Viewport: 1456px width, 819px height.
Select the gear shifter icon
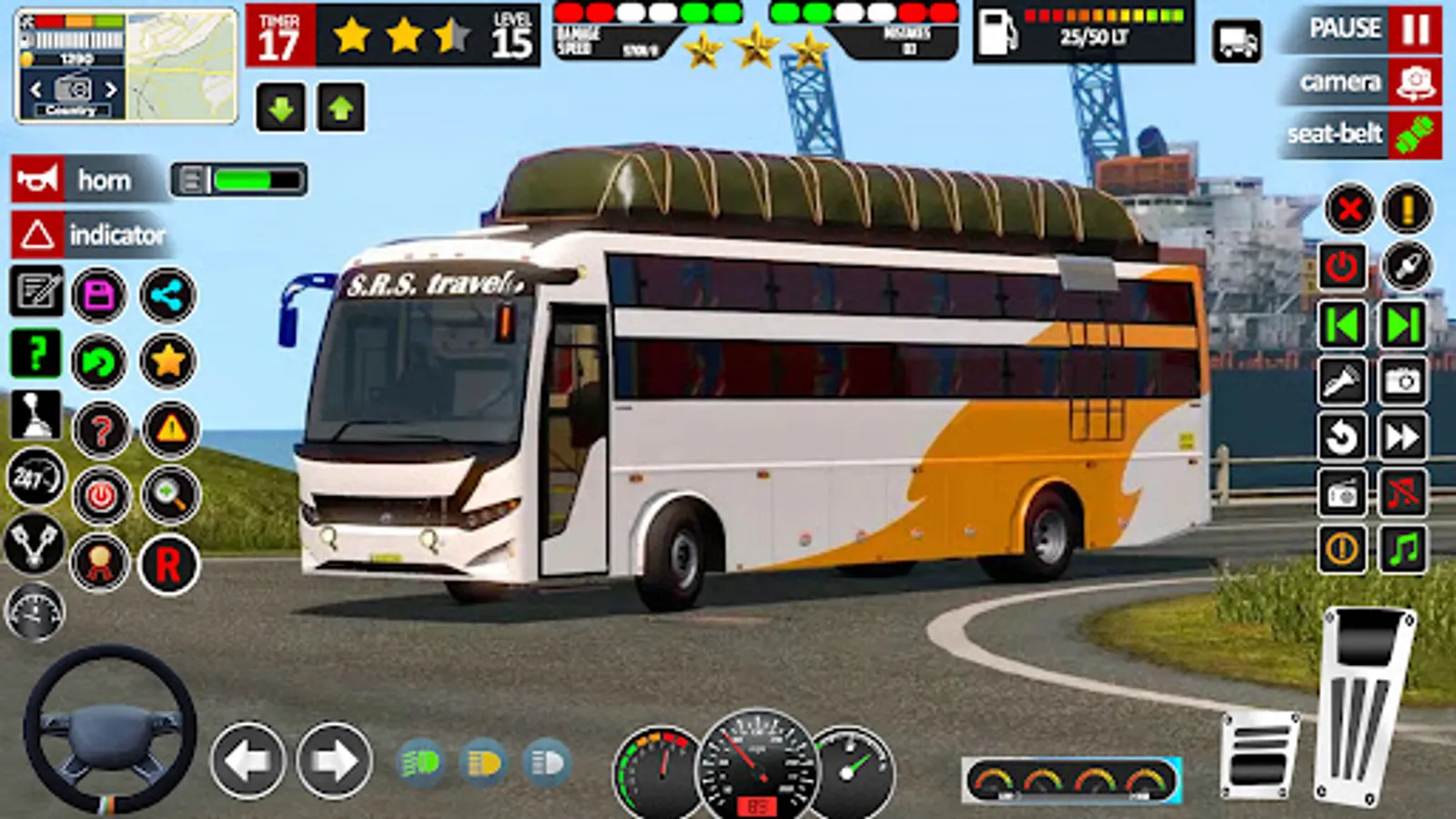point(35,419)
